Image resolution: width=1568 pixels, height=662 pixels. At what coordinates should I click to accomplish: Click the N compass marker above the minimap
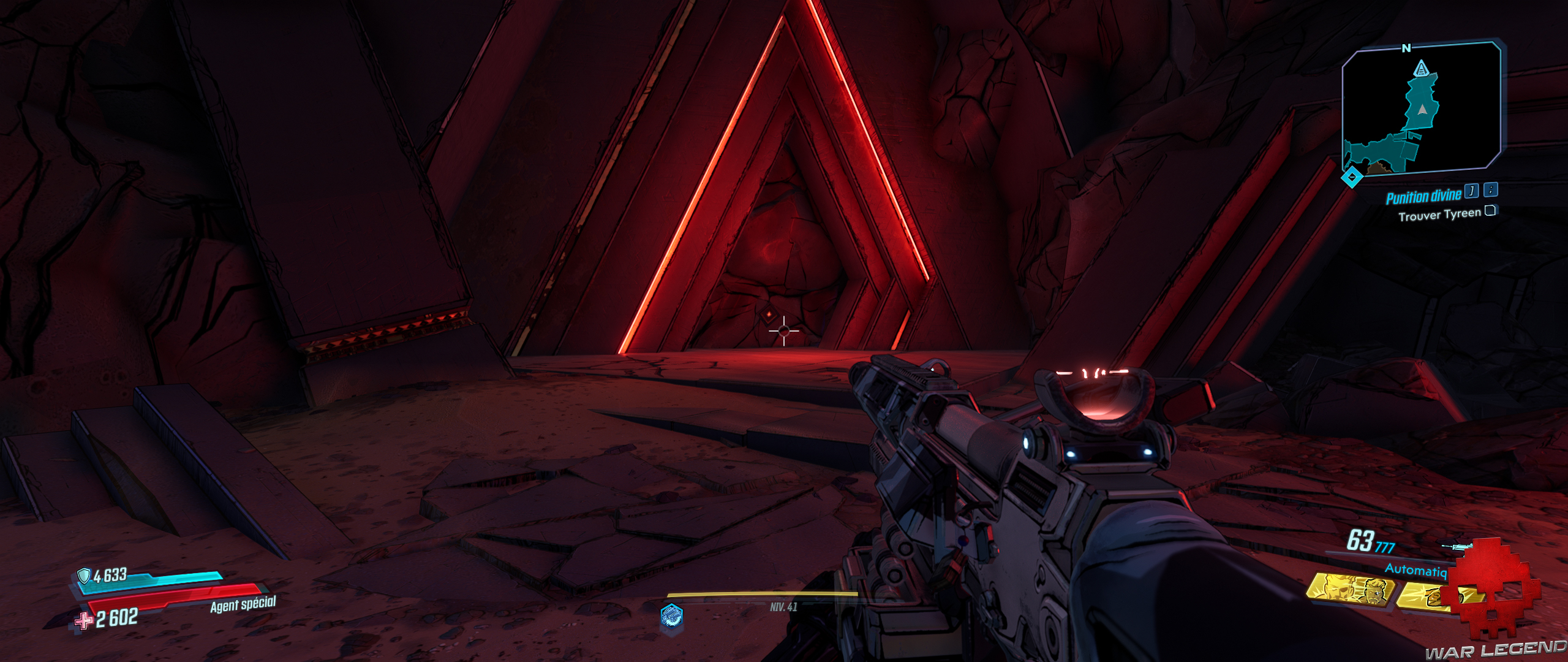1406,48
